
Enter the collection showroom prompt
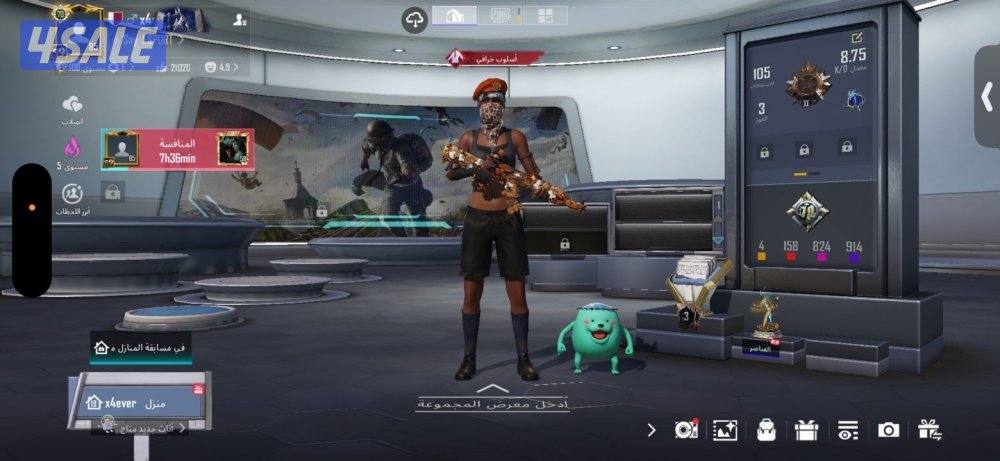point(492,399)
